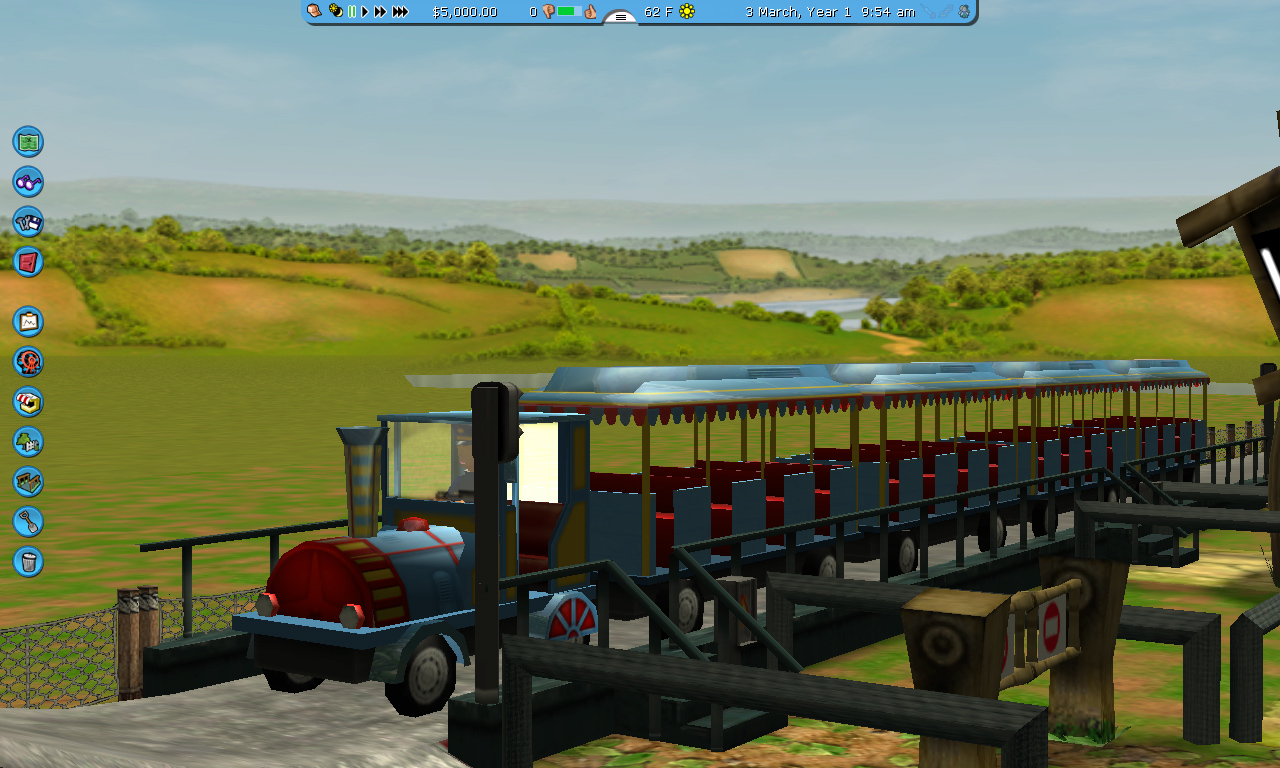Expand the top status bar handle
1280x768 pixels.
(x=620, y=17)
